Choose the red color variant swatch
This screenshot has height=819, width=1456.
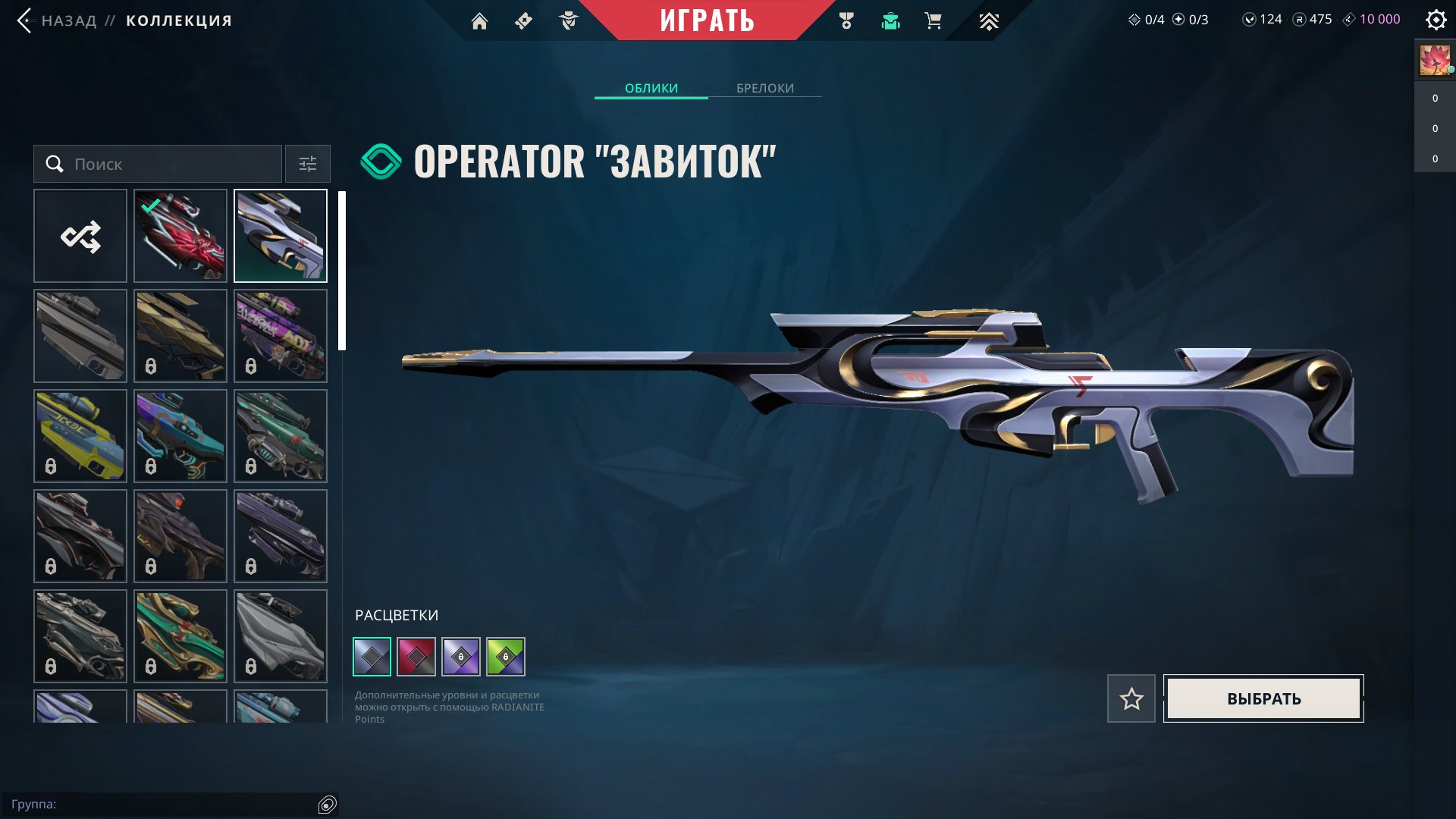416,657
